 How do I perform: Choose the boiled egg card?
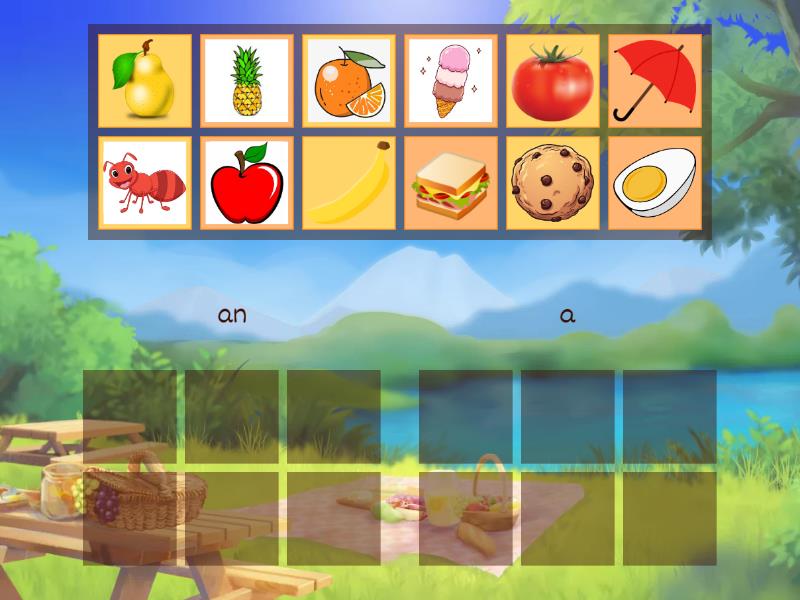pos(655,183)
